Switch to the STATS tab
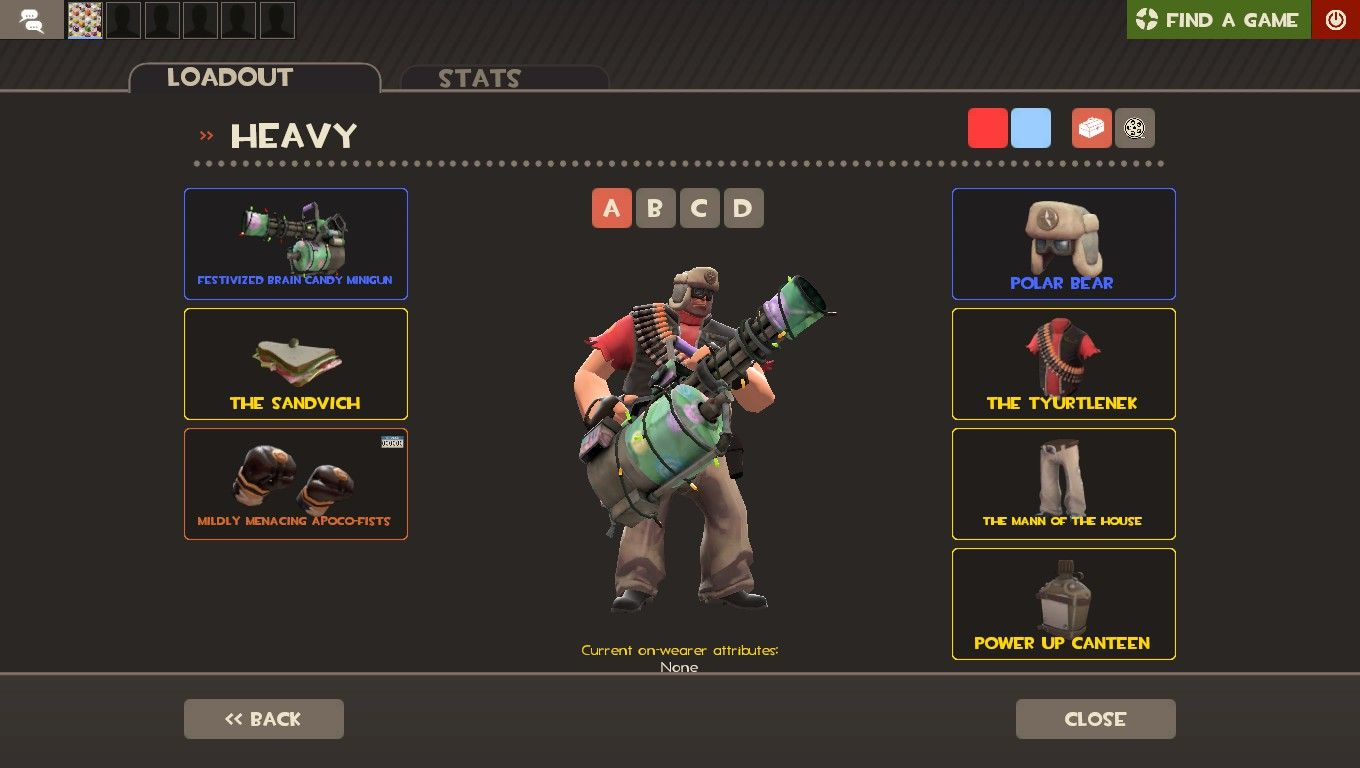 478,79
